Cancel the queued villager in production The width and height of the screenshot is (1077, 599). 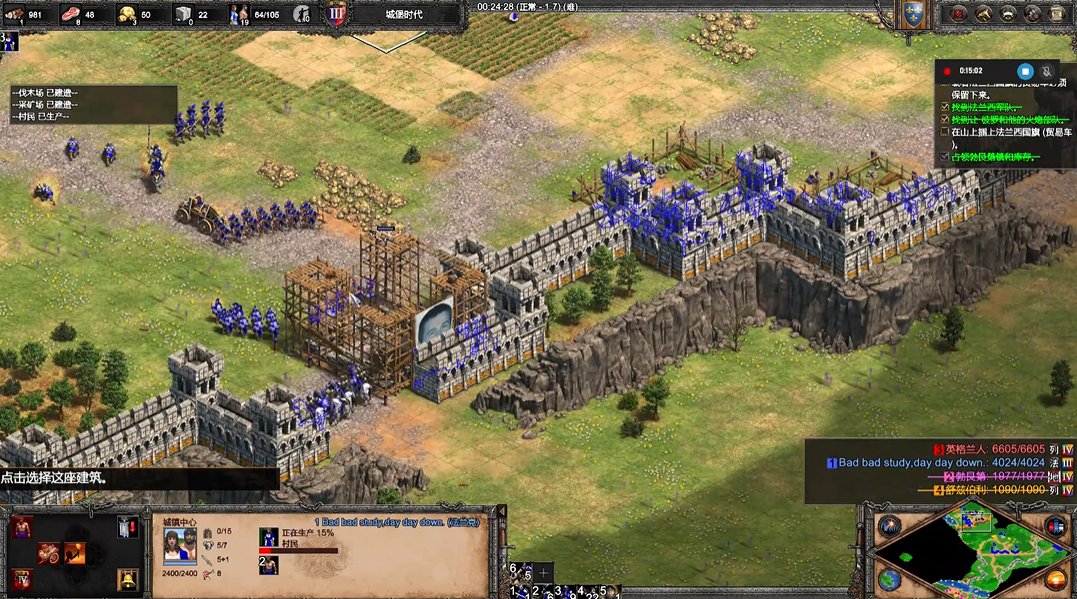pos(268,538)
